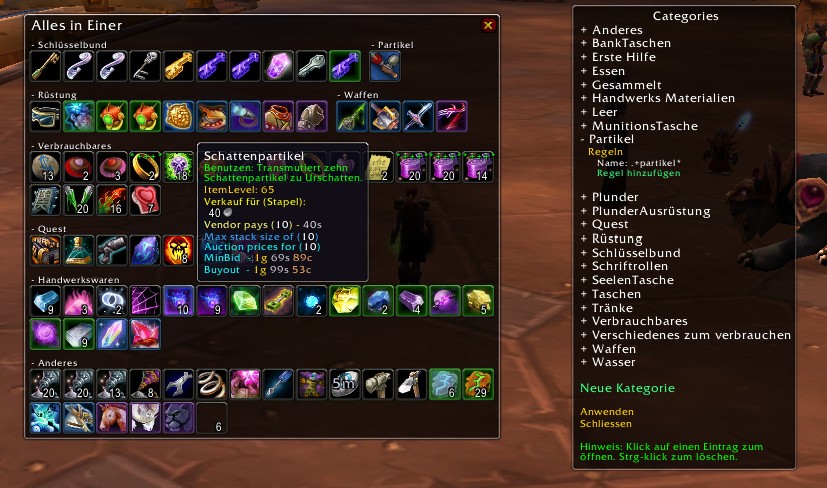This screenshot has height=488, width=827.
Task: Pick the coiled rope item in Anderes
Action: point(210,382)
